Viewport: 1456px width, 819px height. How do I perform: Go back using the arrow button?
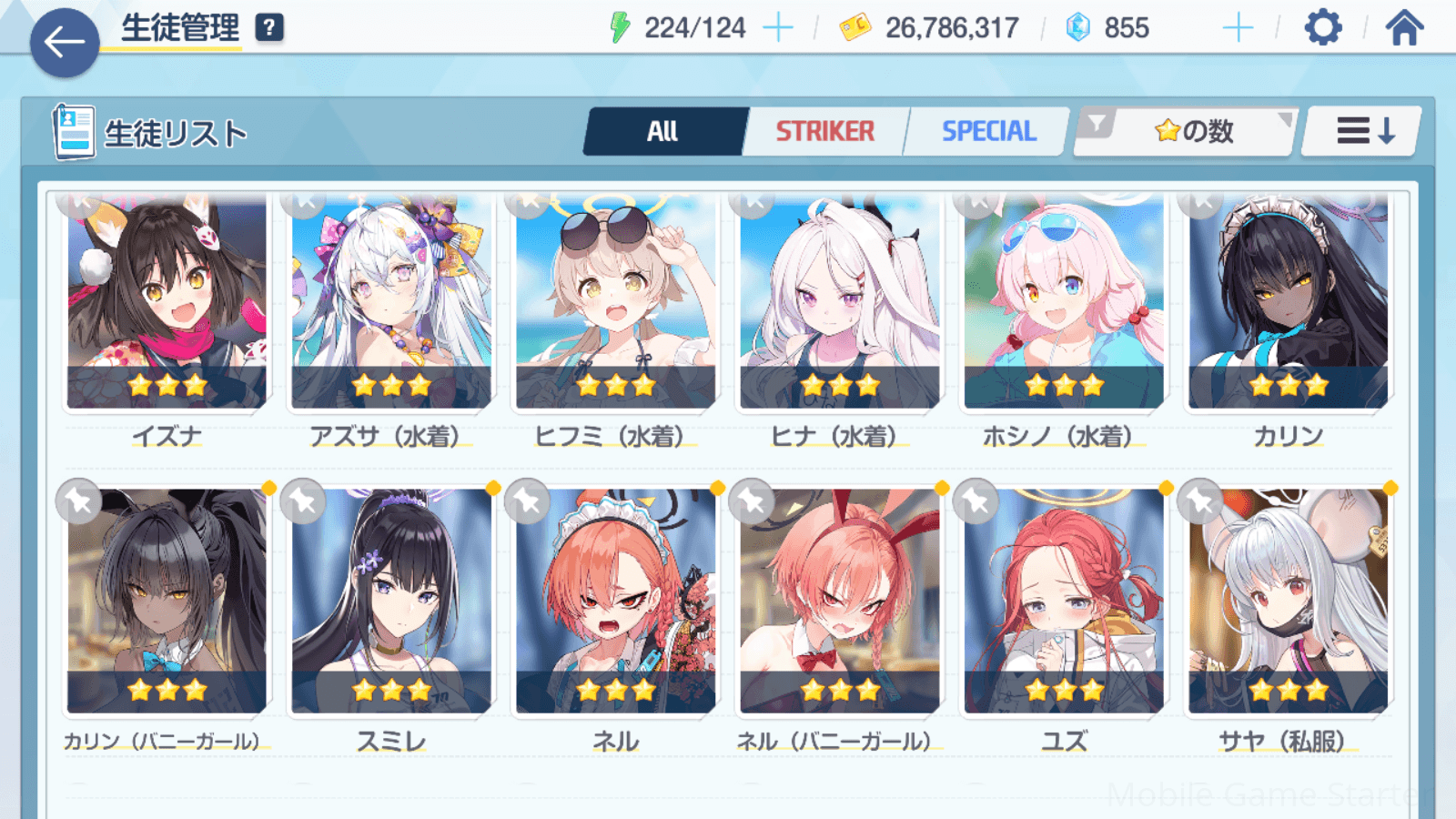coord(64,42)
